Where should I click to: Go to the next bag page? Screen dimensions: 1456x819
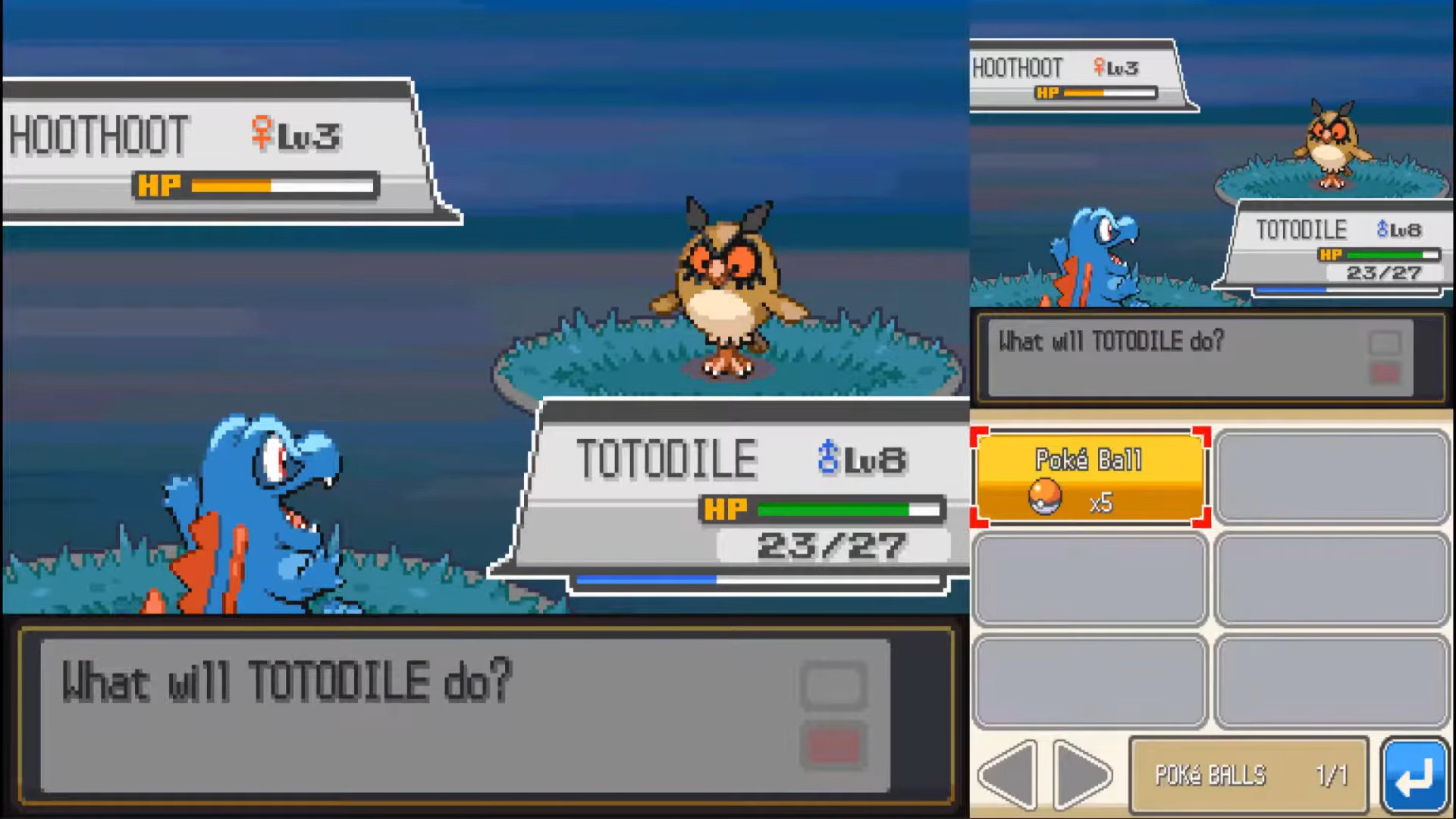(x=1082, y=775)
